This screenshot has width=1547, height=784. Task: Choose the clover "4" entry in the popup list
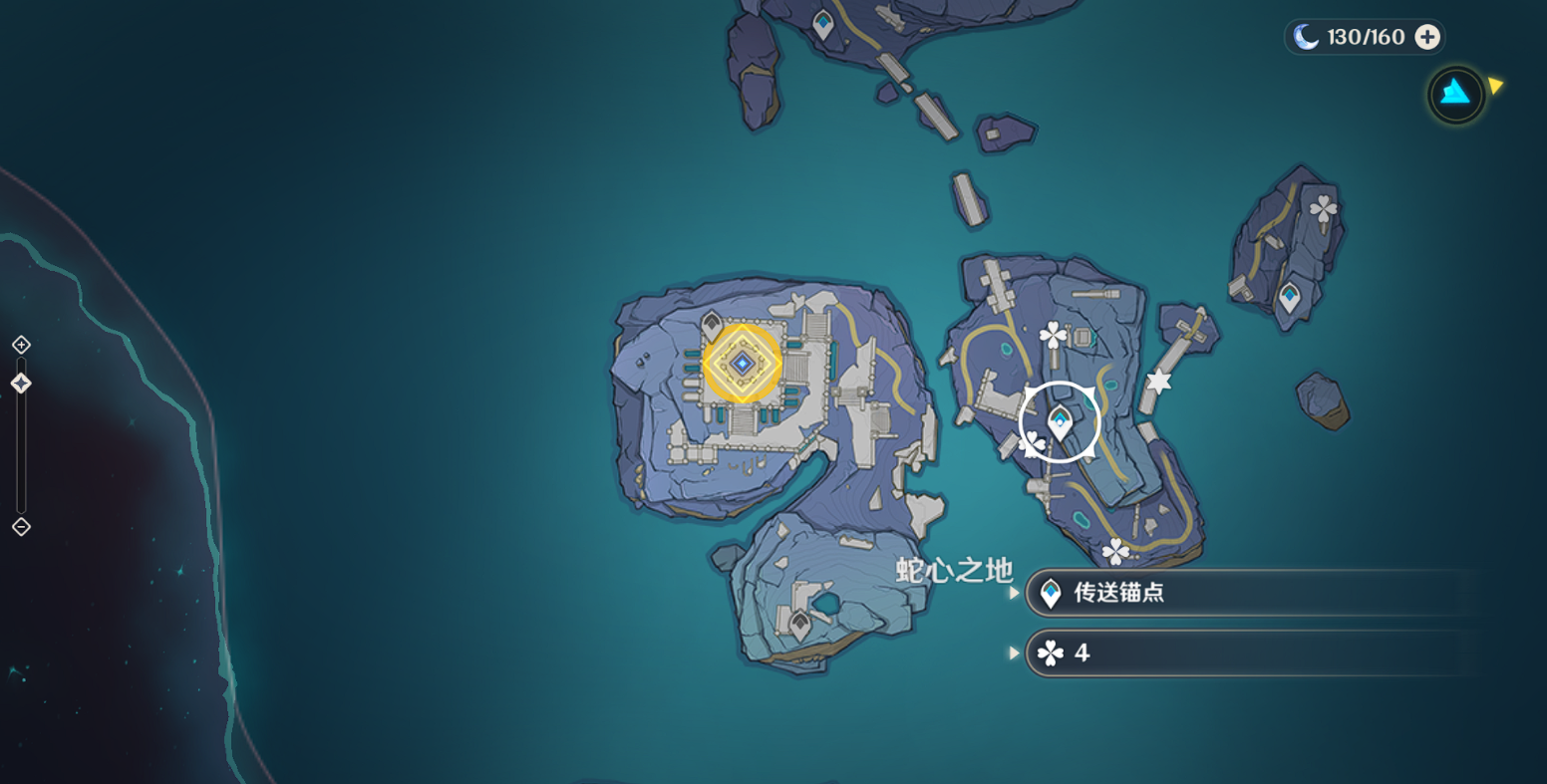(1246, 653)
